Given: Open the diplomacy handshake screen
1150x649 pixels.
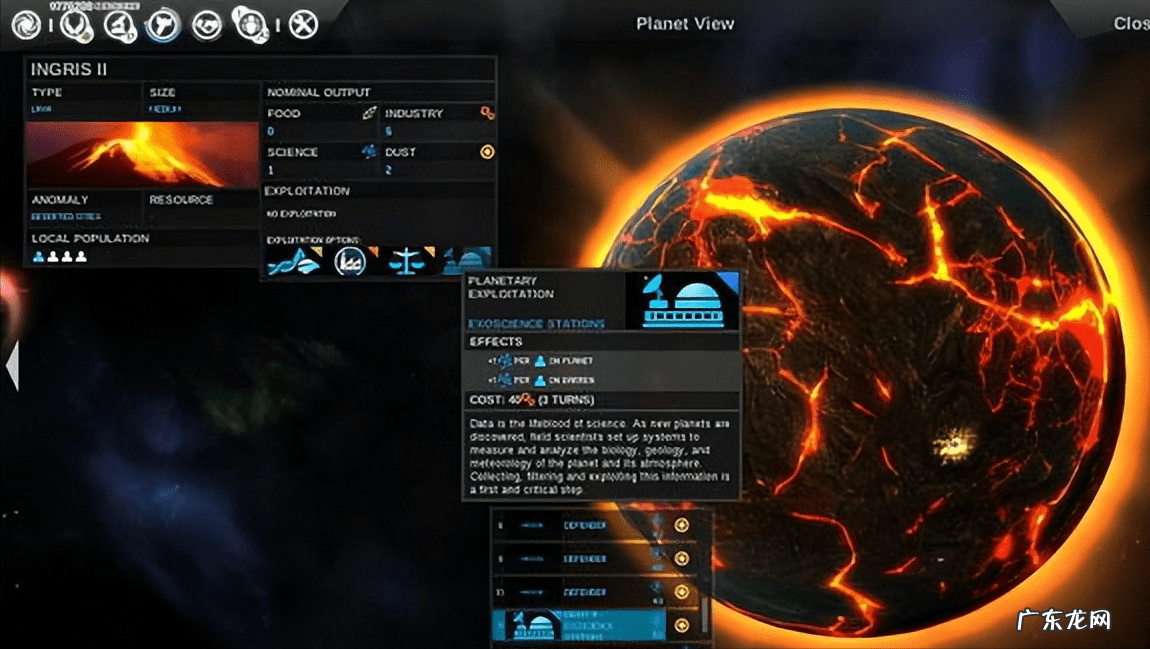Looking at the screenshot, I should [x=207, y=24].
